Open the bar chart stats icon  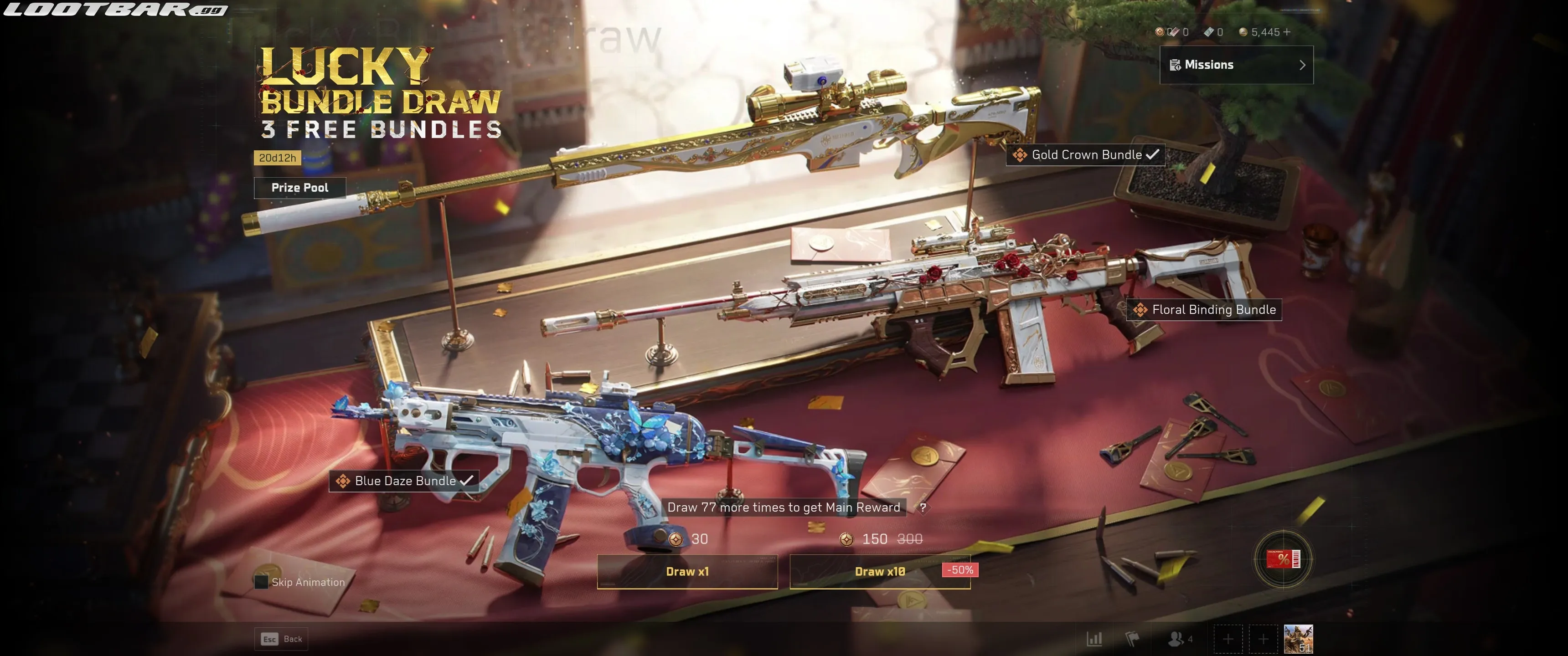click(1094, 639)
